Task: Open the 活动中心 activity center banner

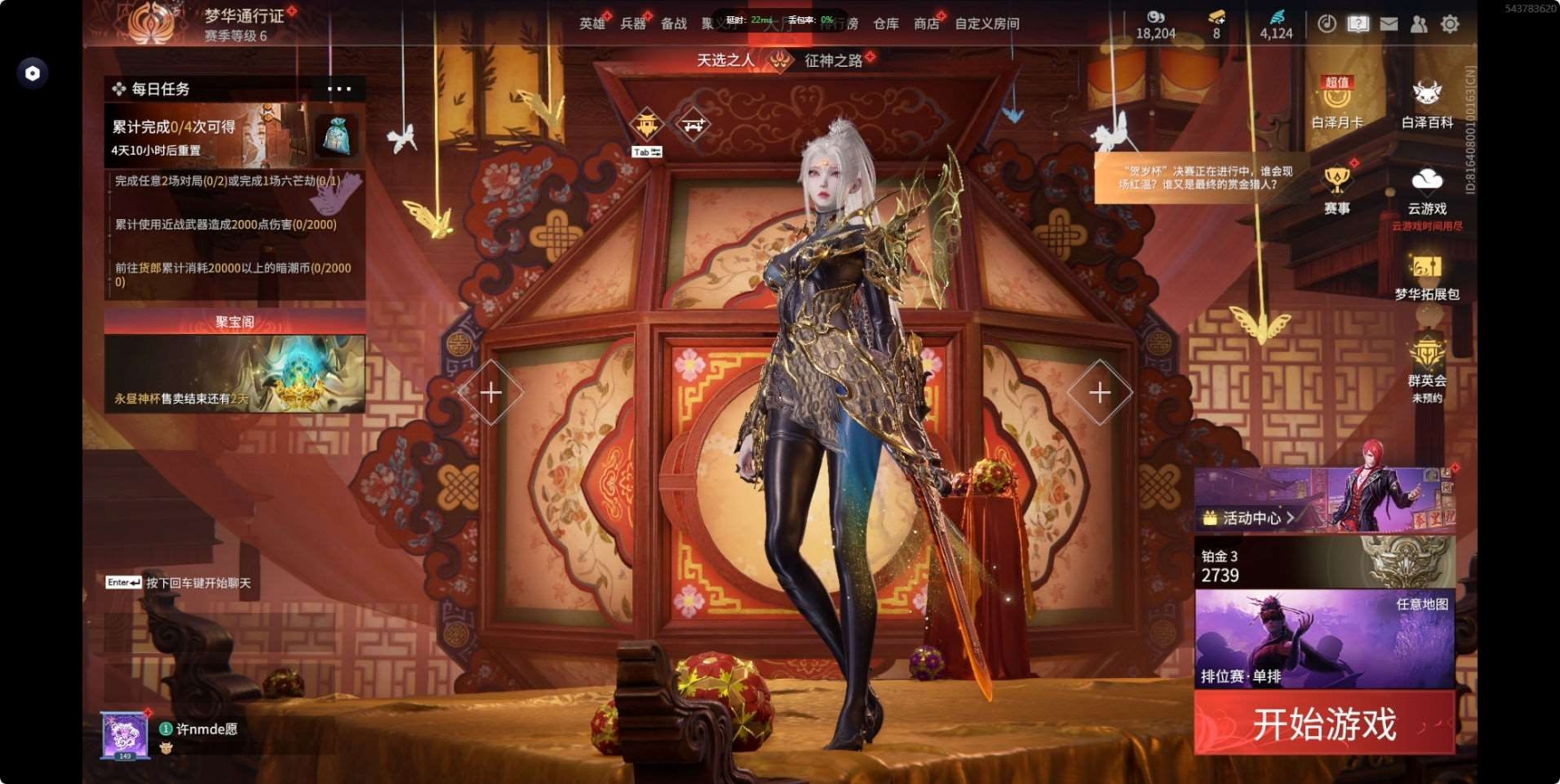Action: click(1324, 501)
